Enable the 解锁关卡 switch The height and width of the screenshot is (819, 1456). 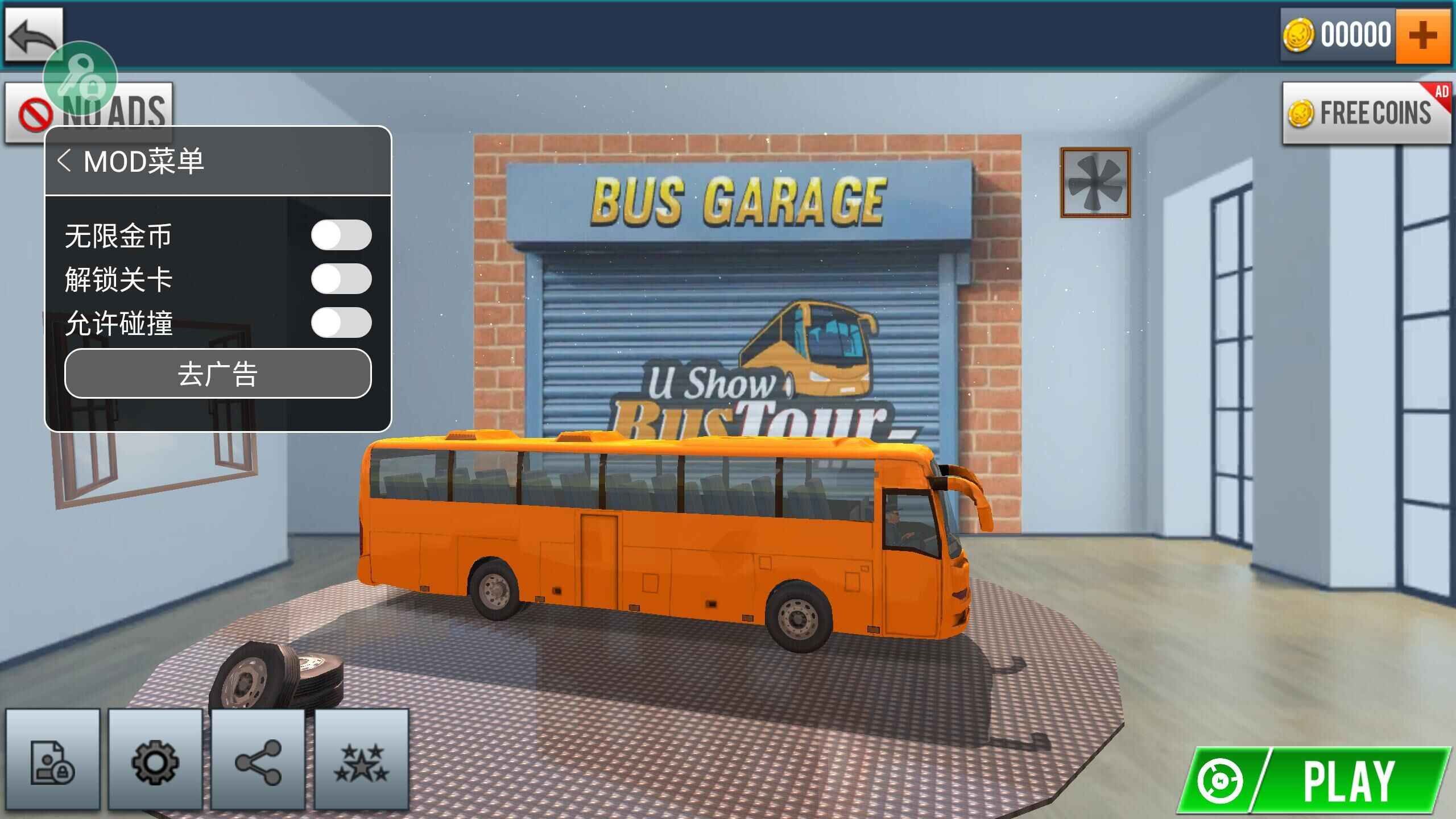[341, 279]
